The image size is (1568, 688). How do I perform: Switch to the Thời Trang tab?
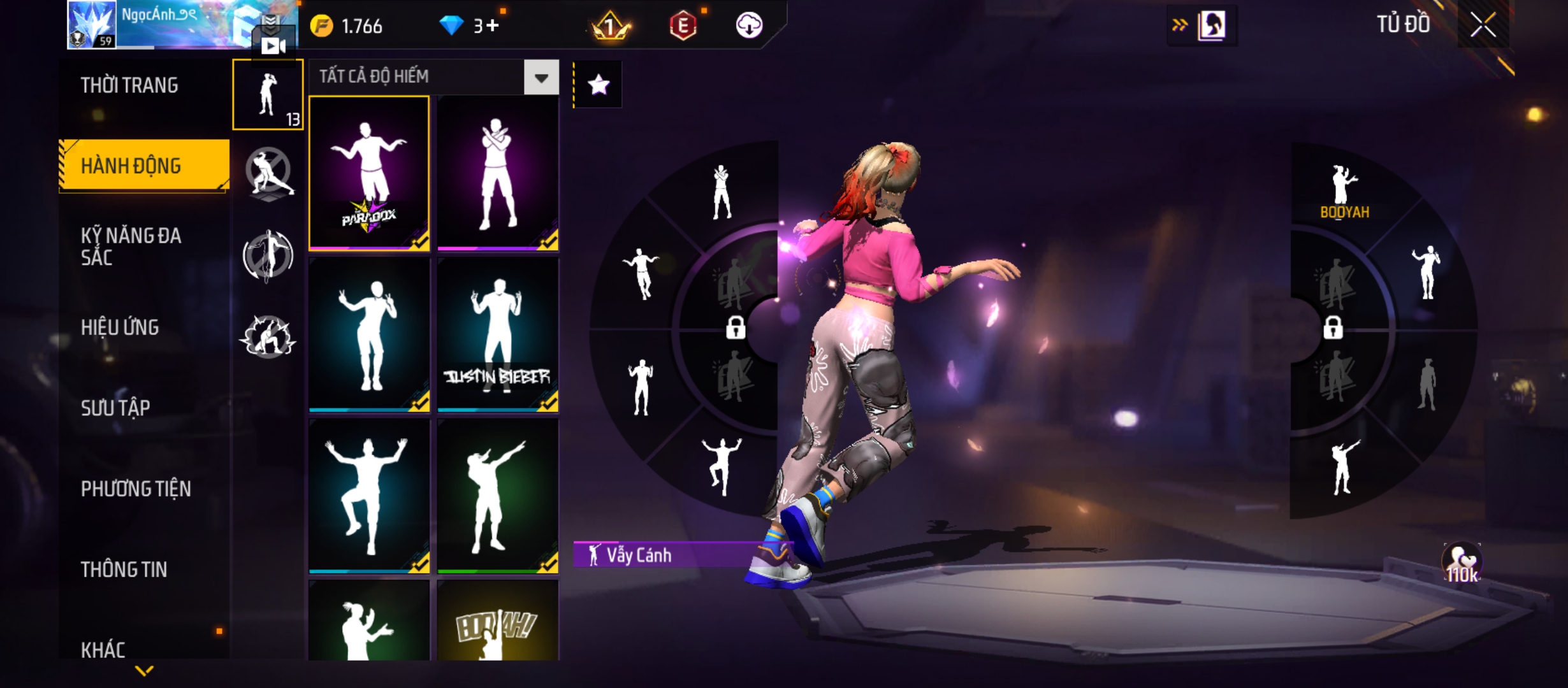point(129,85)
